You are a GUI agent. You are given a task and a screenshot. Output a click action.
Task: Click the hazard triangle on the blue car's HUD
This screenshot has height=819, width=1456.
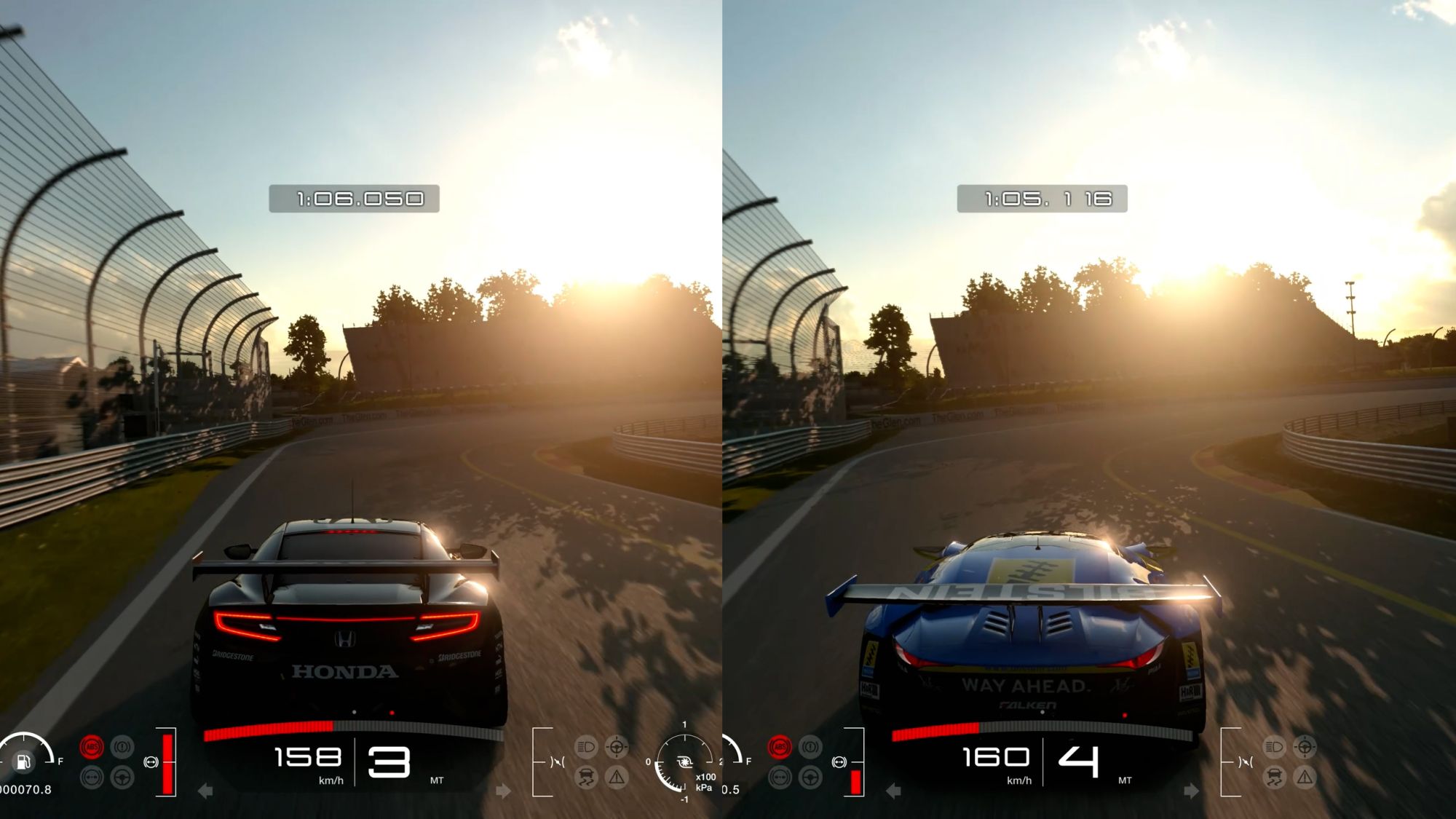pyautogui.click(x=1305, y=778)
